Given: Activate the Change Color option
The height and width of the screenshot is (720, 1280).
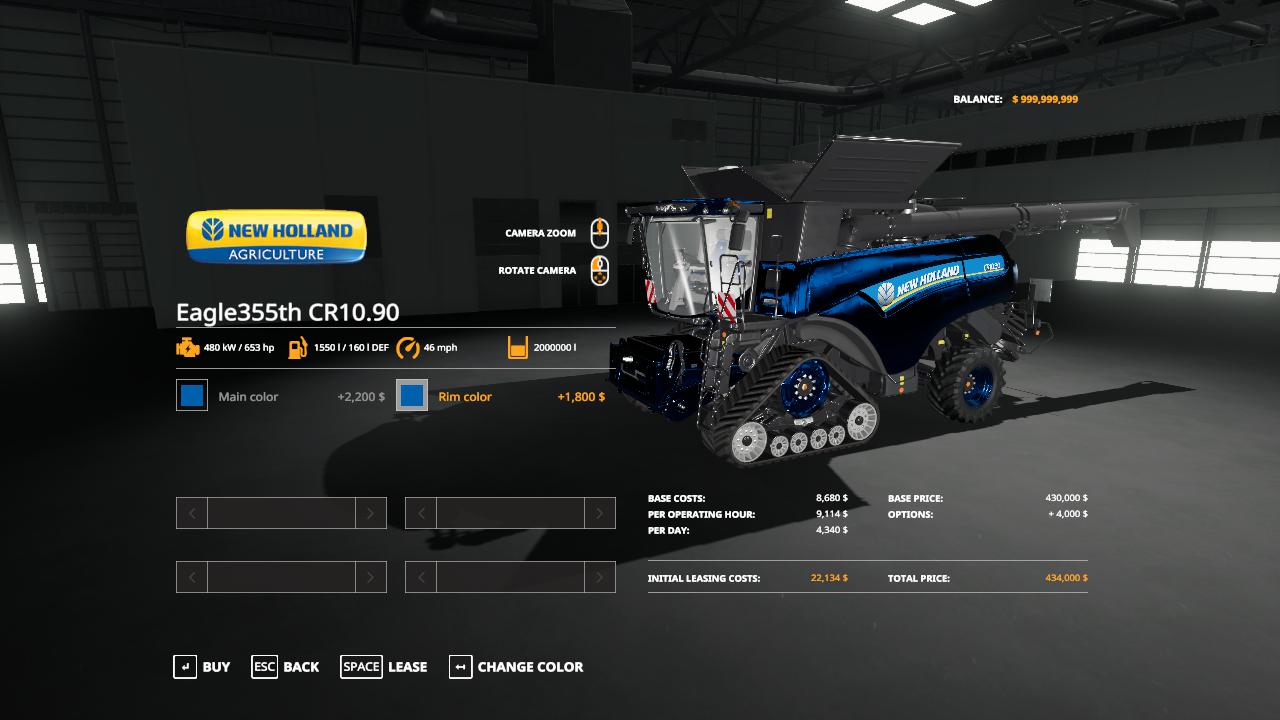Looking at the screenshot, I should 516,667.
